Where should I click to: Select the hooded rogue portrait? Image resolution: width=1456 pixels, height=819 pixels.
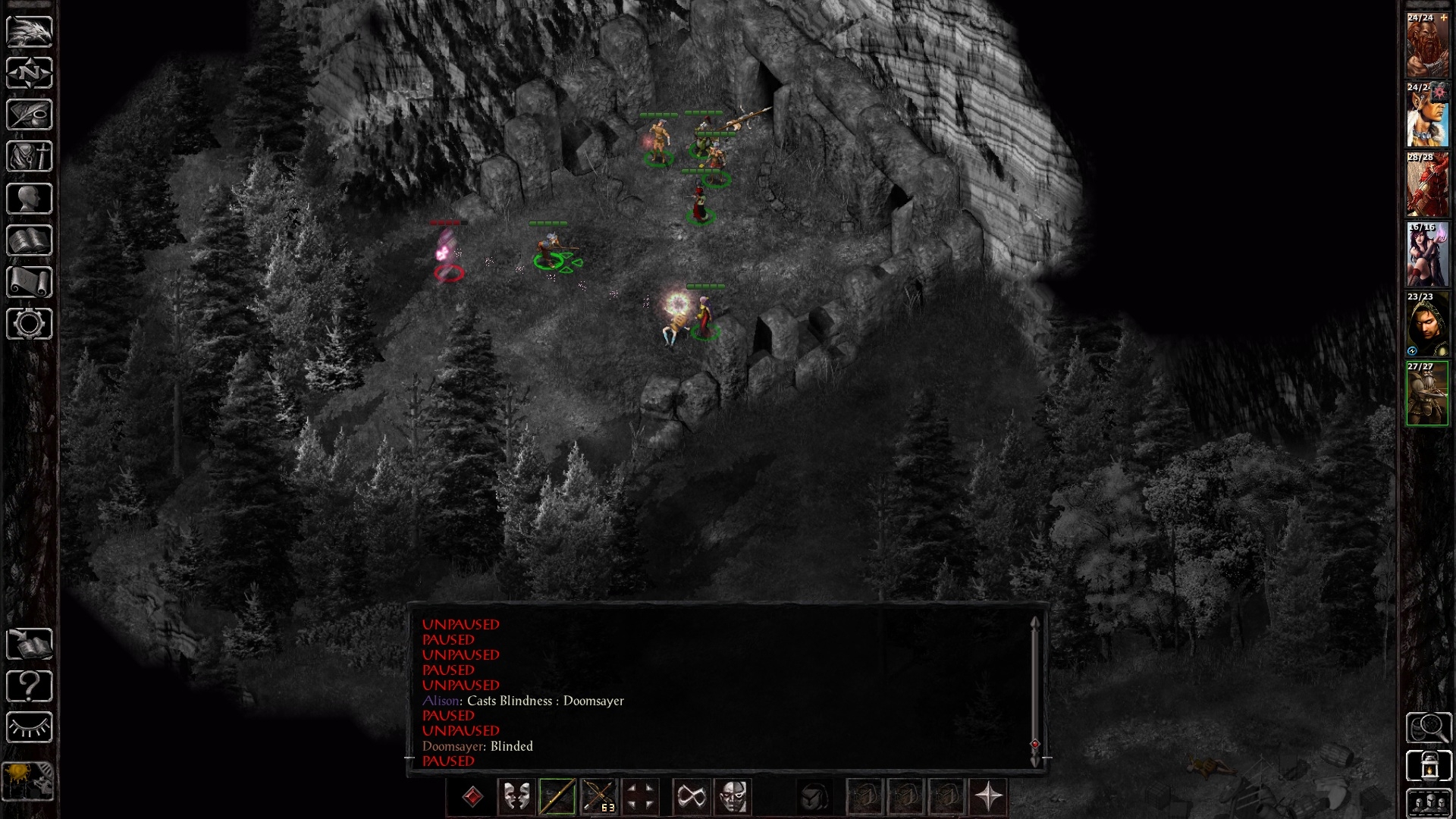(1427, 325)
